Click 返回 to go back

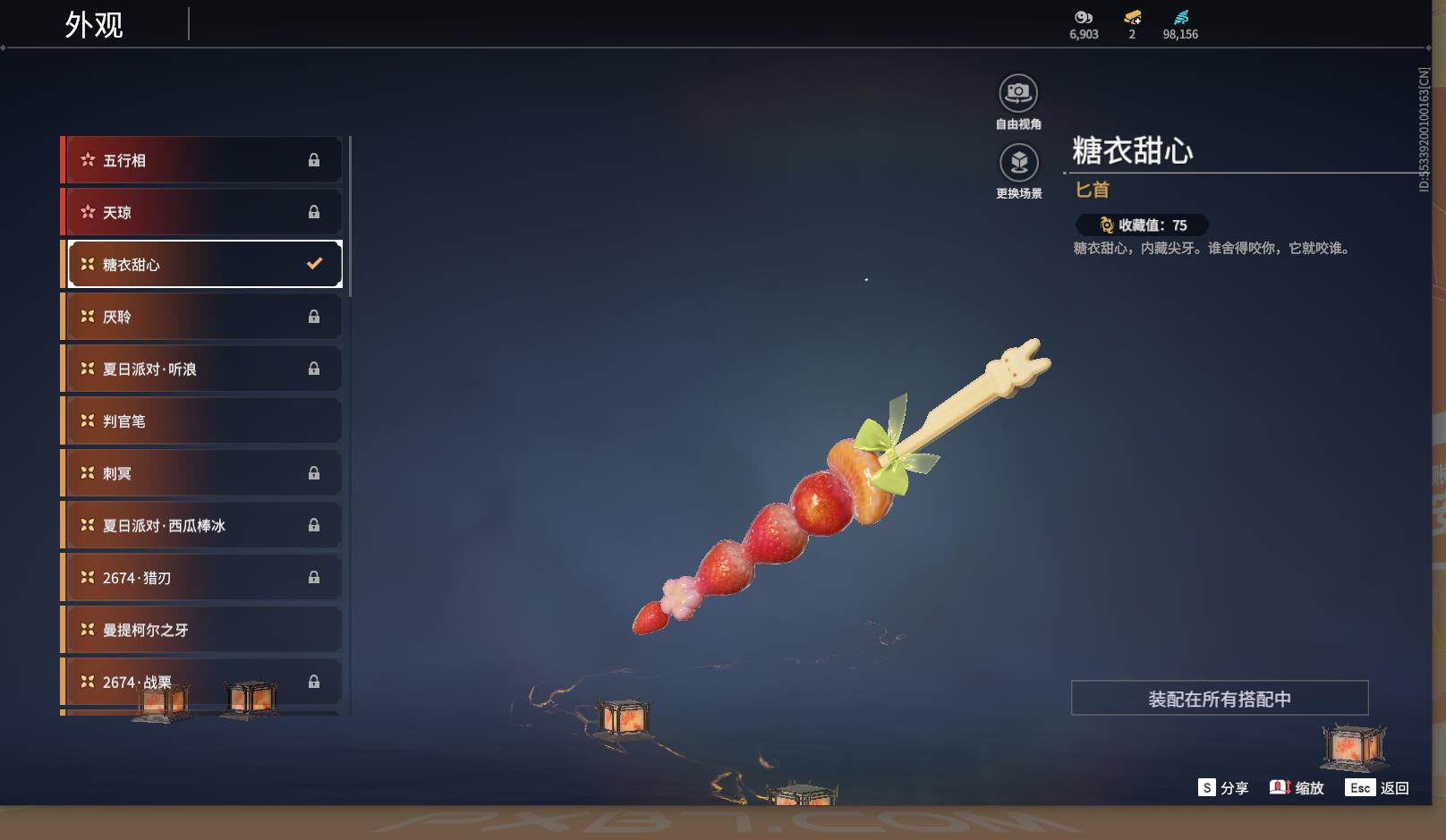pyautogui.click(x=1377, y=788)
